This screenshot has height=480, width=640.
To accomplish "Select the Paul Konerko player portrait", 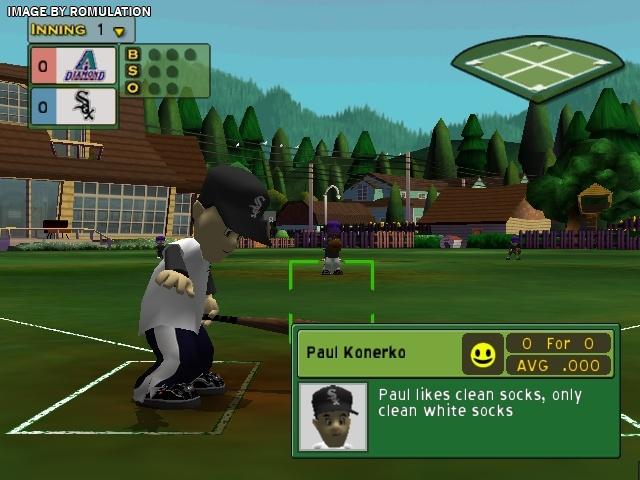I will [333, 416].
